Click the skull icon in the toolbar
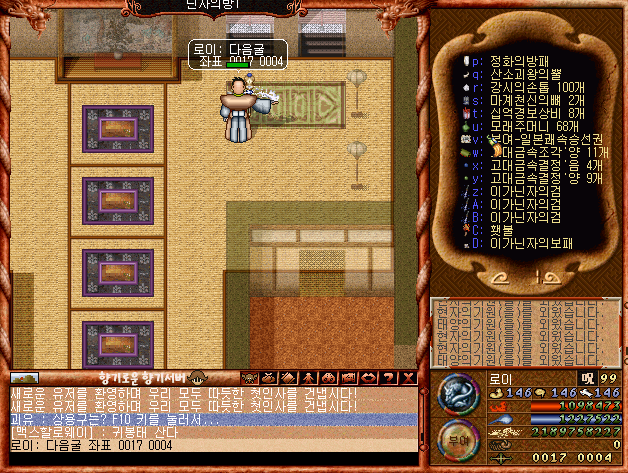The height and width of the screenshot is (473, 628). click(250, 378)
